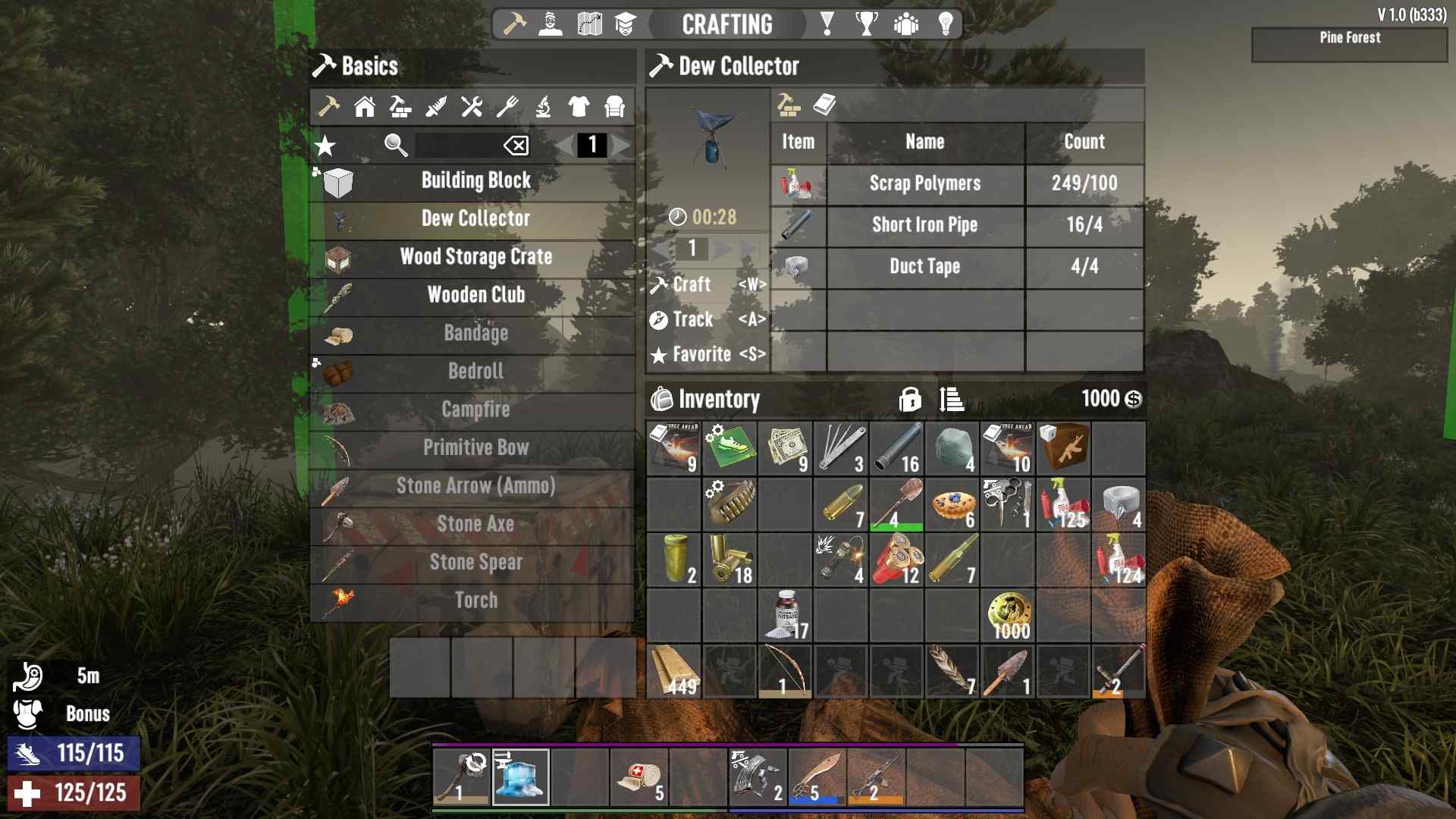Open the Building house category in Basics
1456x819 pixels.
(x=364, y=107)
